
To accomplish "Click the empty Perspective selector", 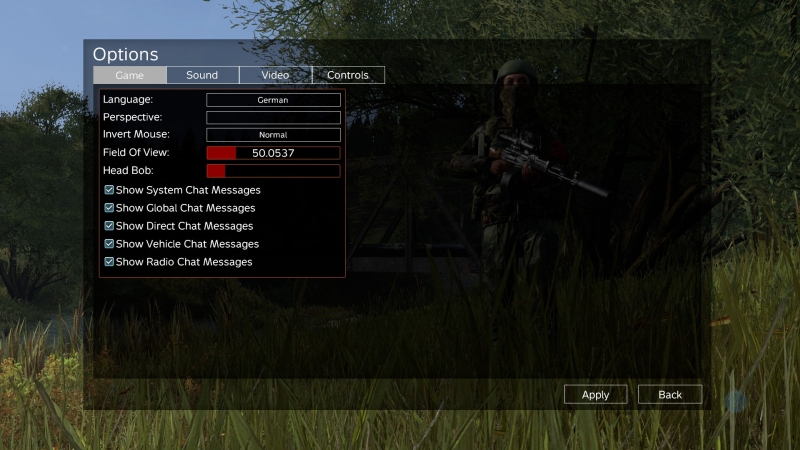I will pos(273,117).
